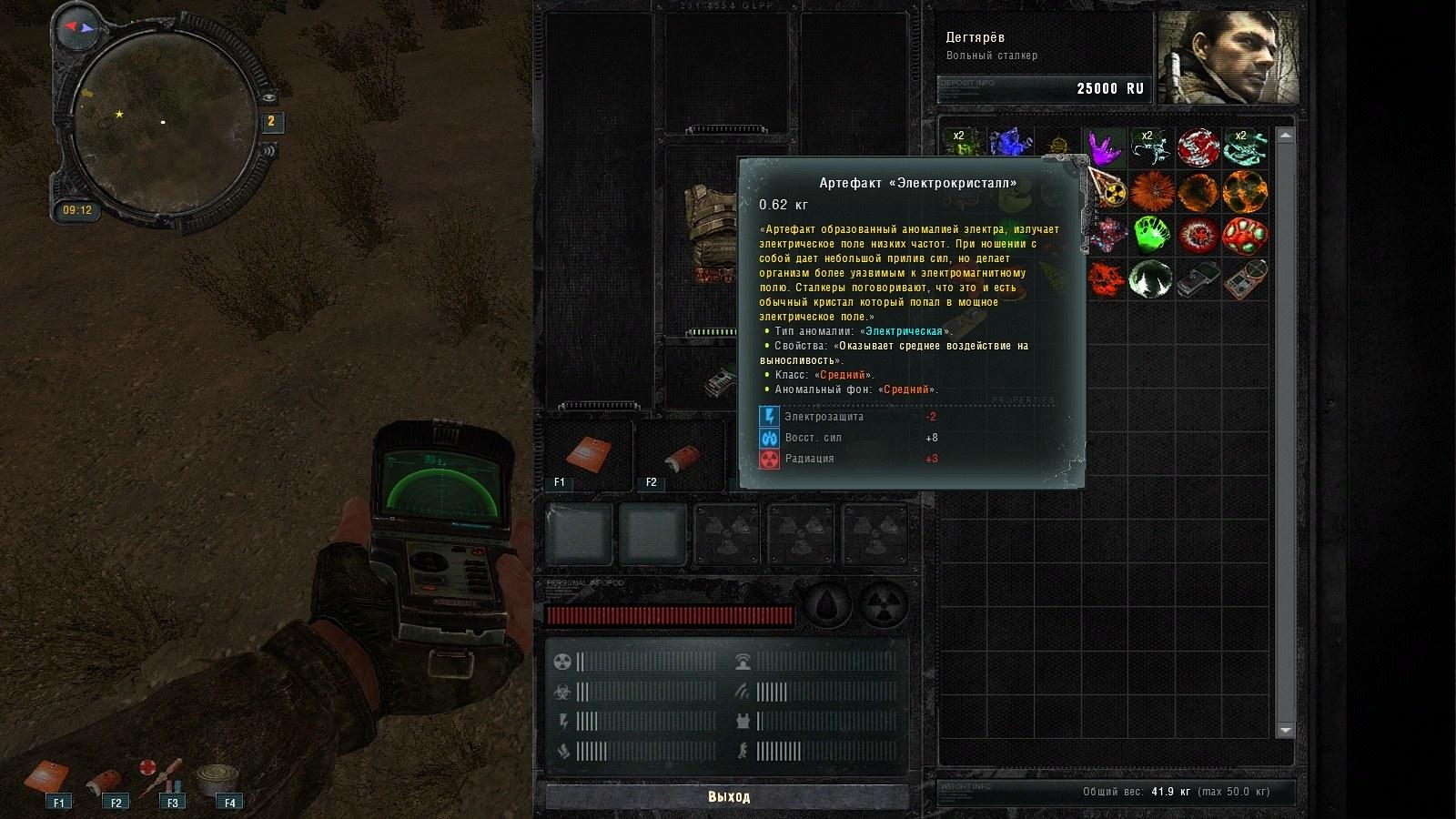Select the red-orange splatter artifact

click(1105, 278)
